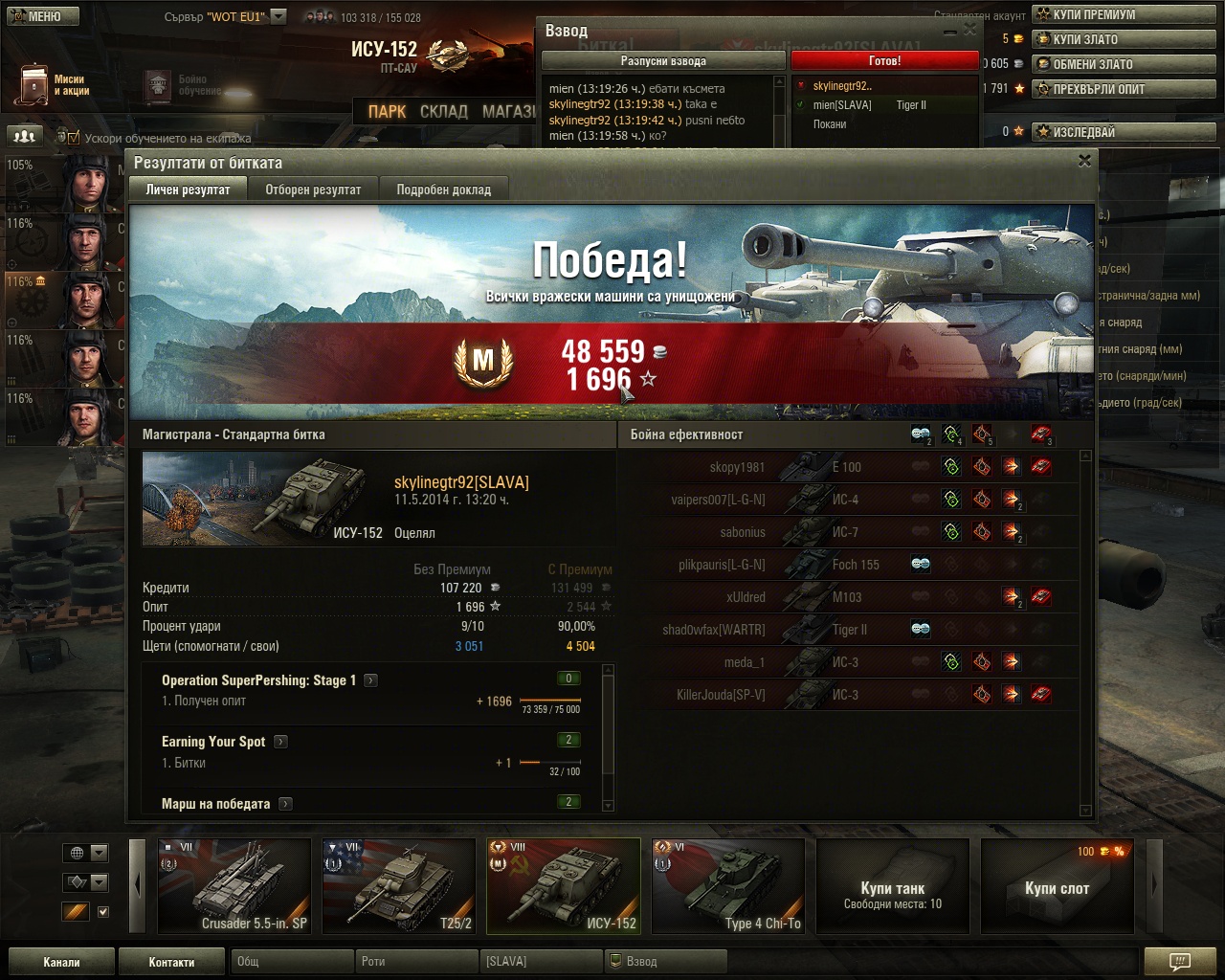Choose the T25/2 tank in carousel

(399, 885)
